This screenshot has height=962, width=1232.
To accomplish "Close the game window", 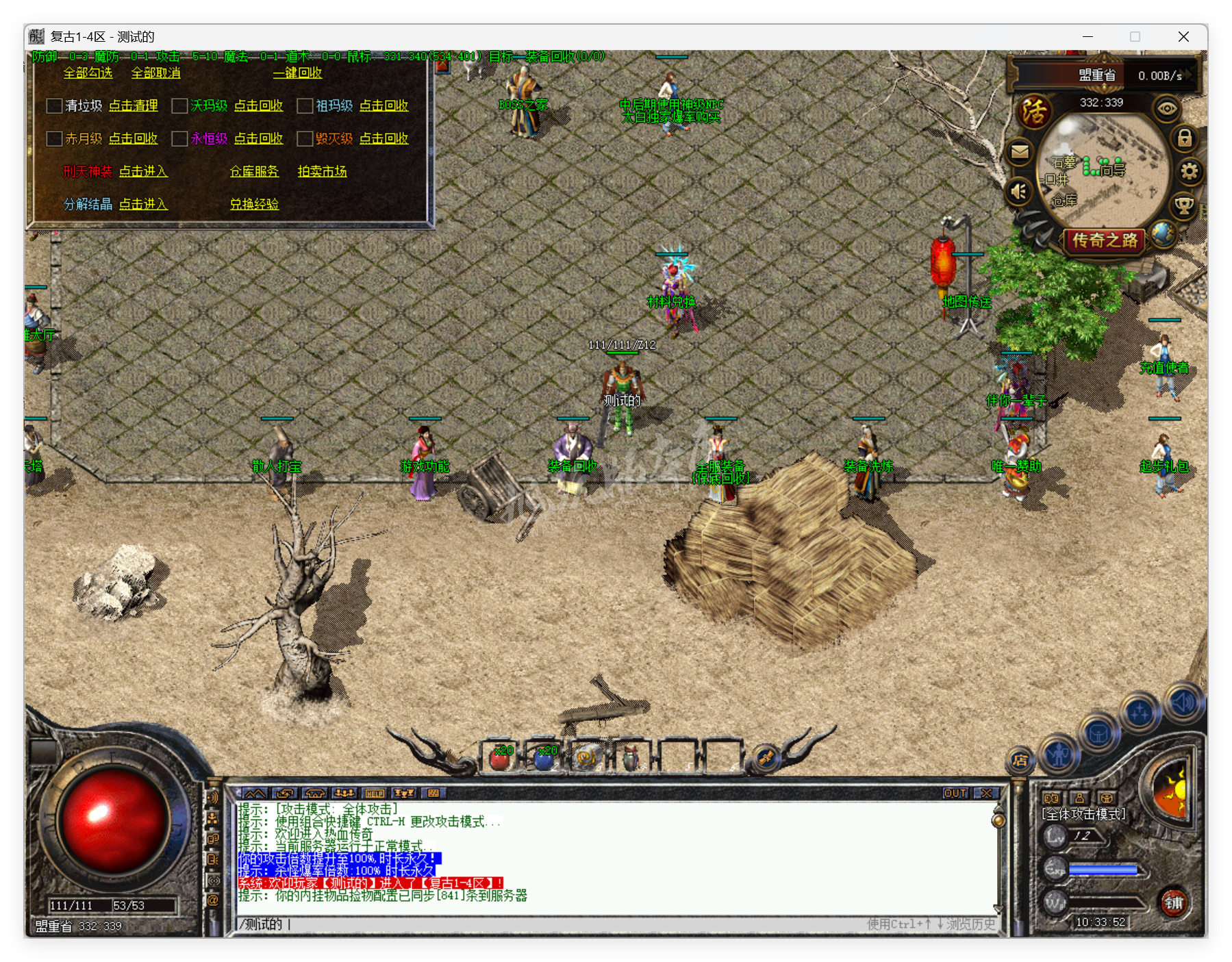I will point(1183,37).
